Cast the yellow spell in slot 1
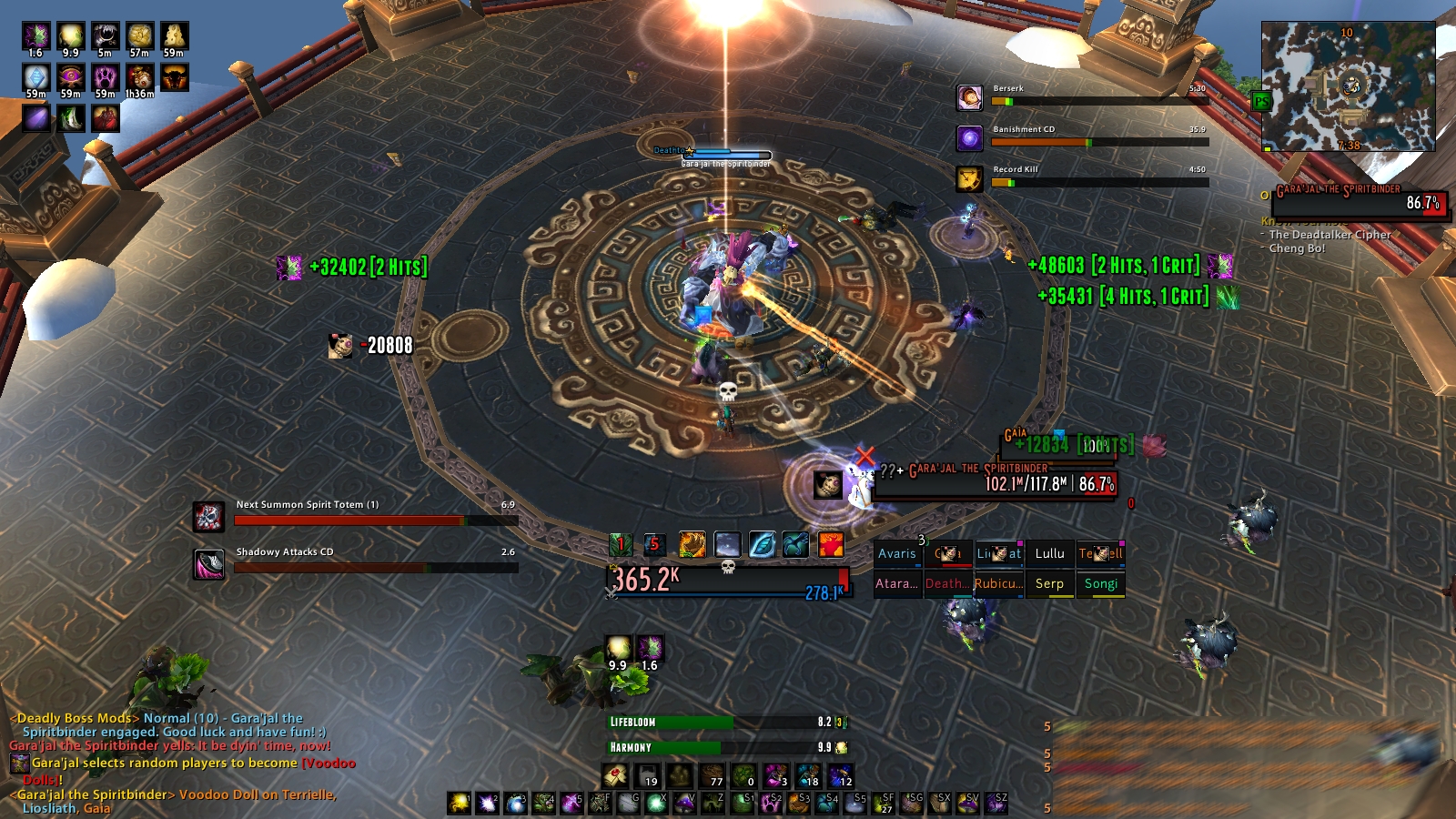 point(460,803)
